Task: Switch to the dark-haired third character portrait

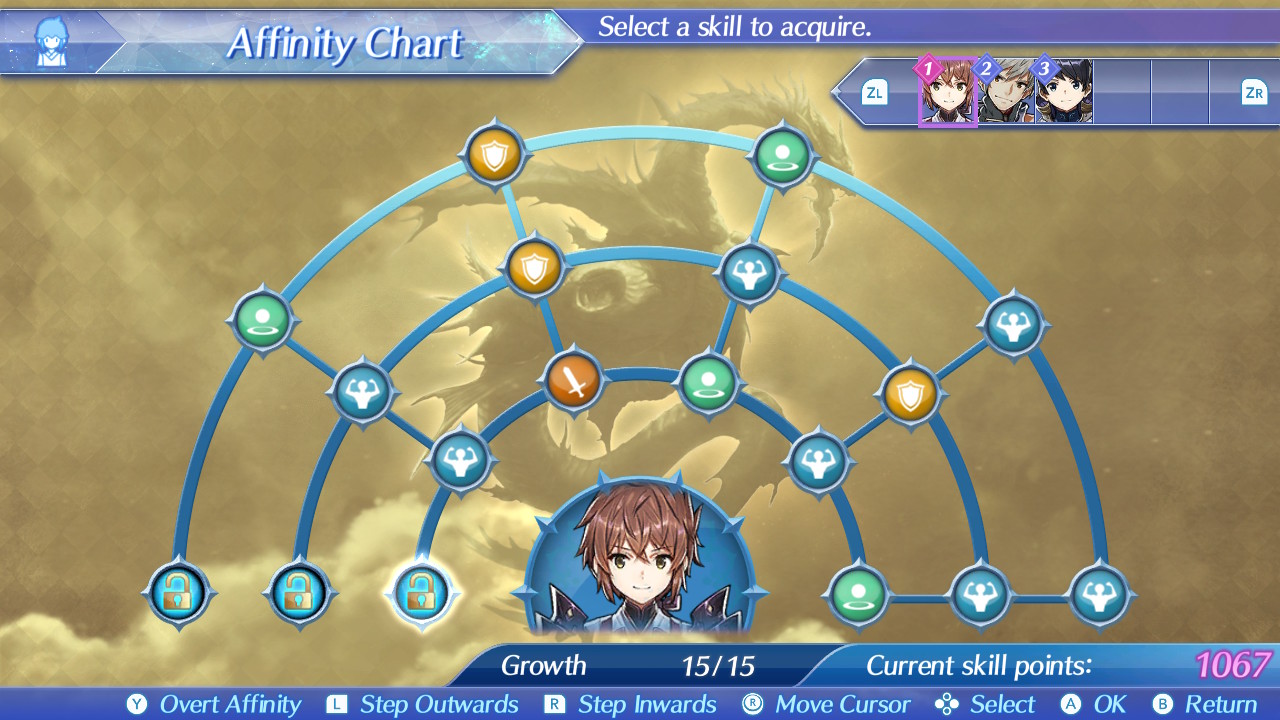Action: (x=1063, y=92)
